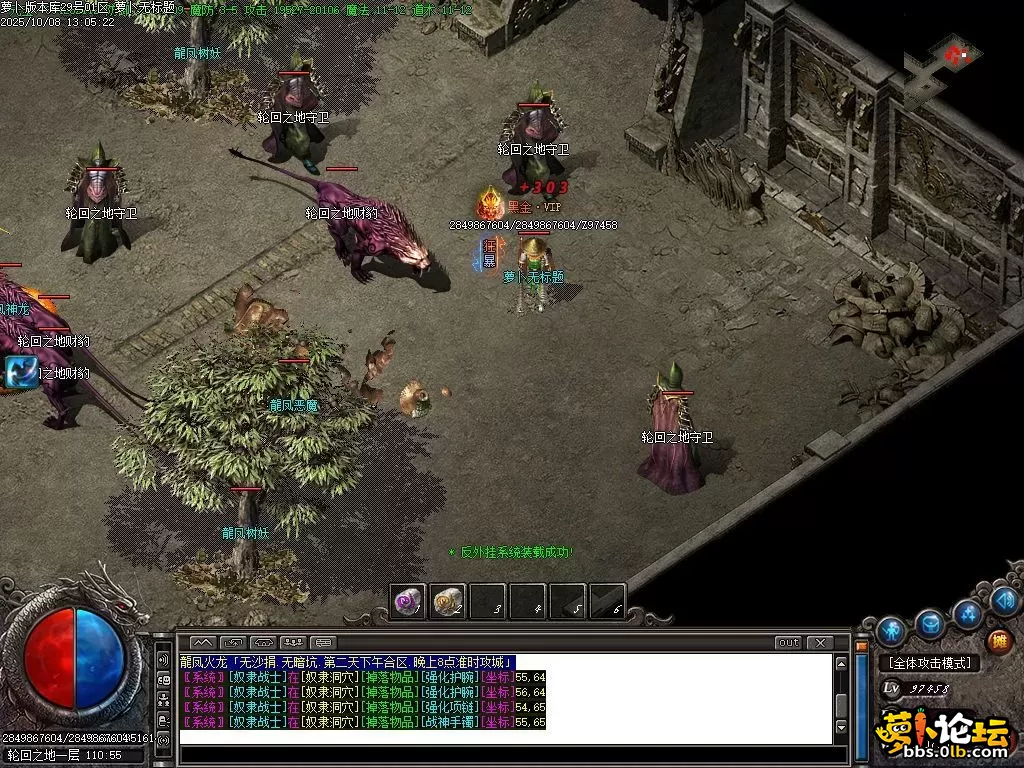This screenshot has height=768, width=1024.
Task: Open the blue triangle skills icon
Action: [968, 613]
